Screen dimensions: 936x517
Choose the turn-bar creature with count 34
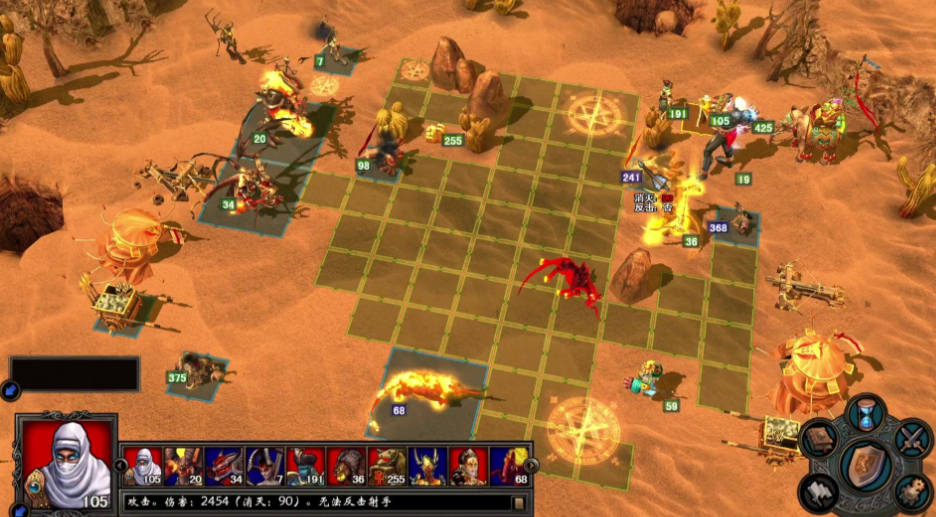pos(224,466)
